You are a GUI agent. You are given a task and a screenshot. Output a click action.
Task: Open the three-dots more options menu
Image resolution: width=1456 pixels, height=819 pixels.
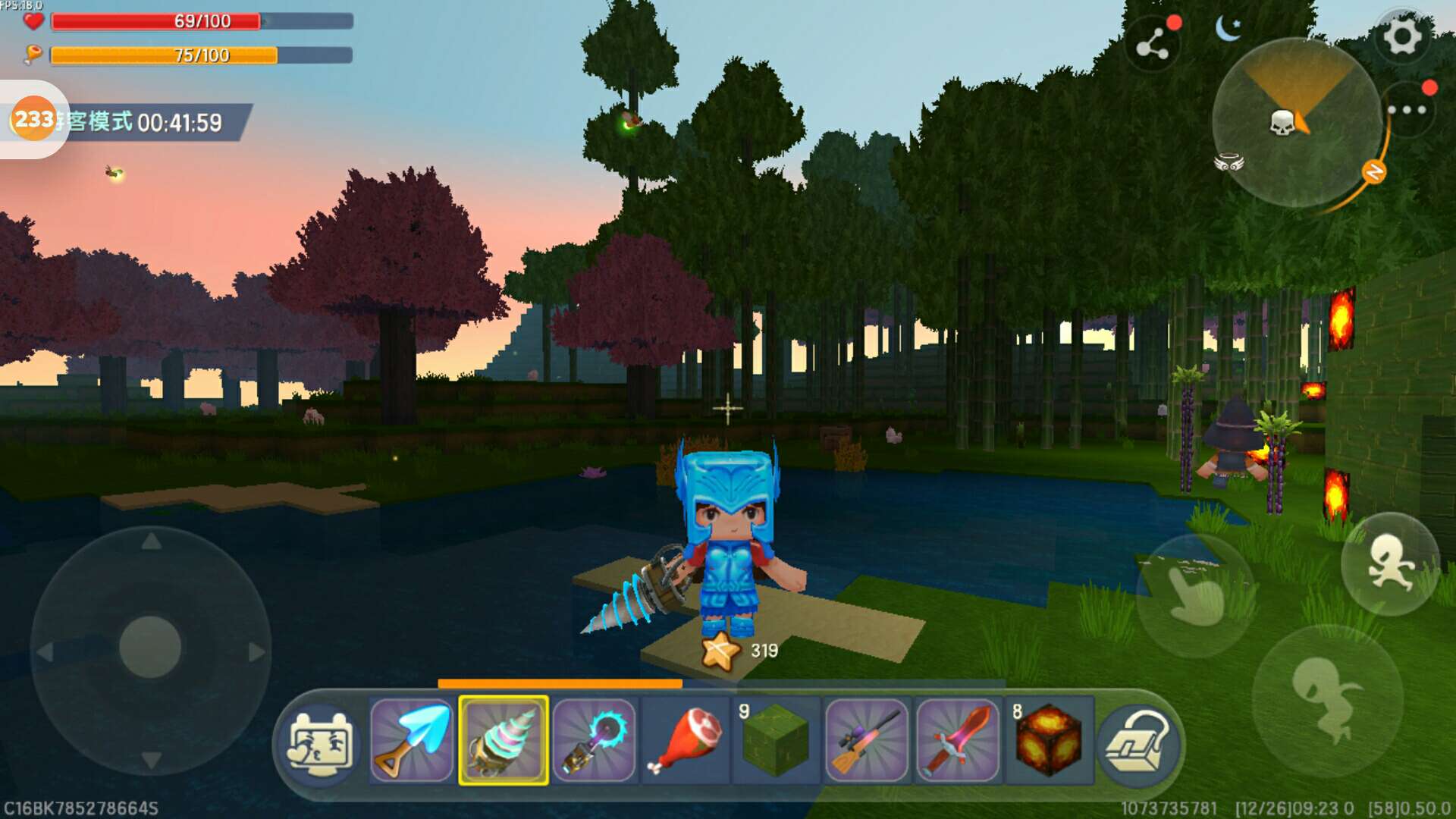[x=1407, y=111]
